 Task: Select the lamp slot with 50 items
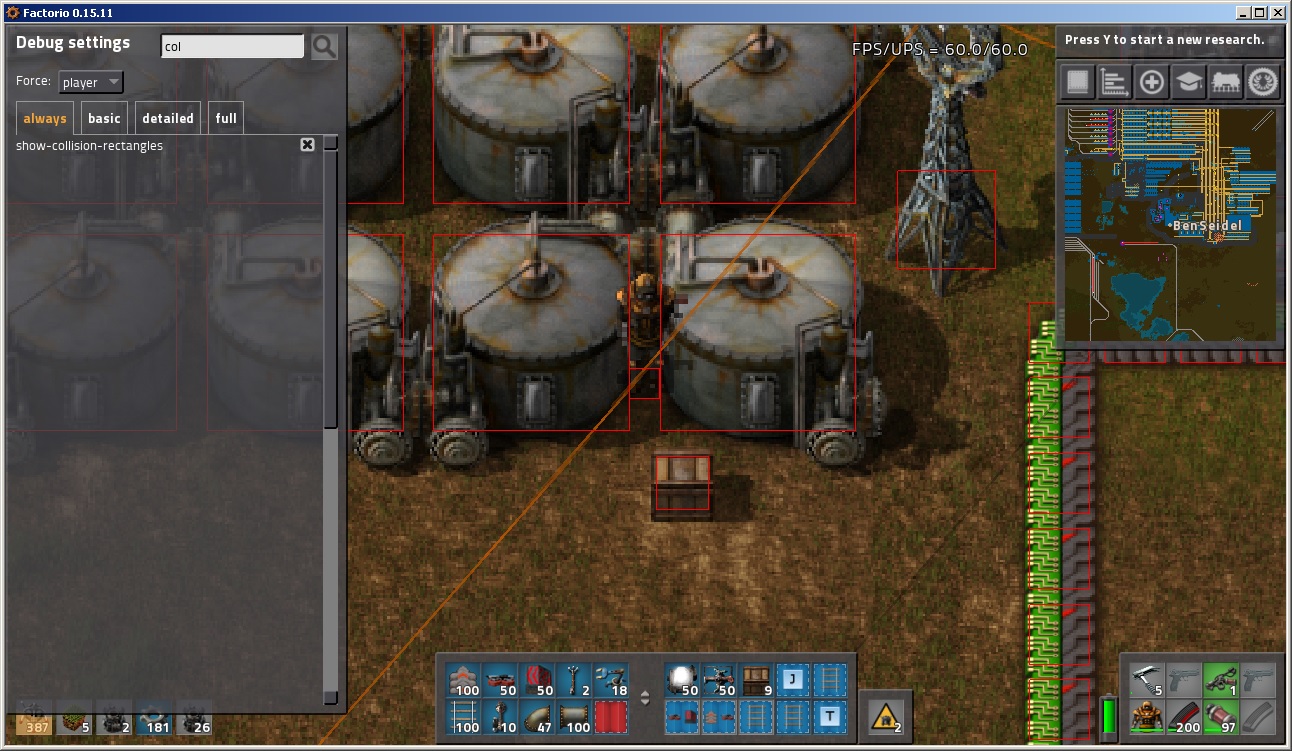(x=684, y=680)
